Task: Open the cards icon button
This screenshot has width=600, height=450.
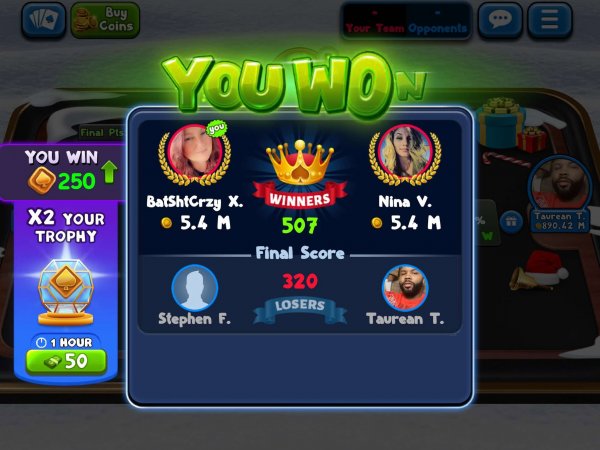Action: (x=43, y=19)
